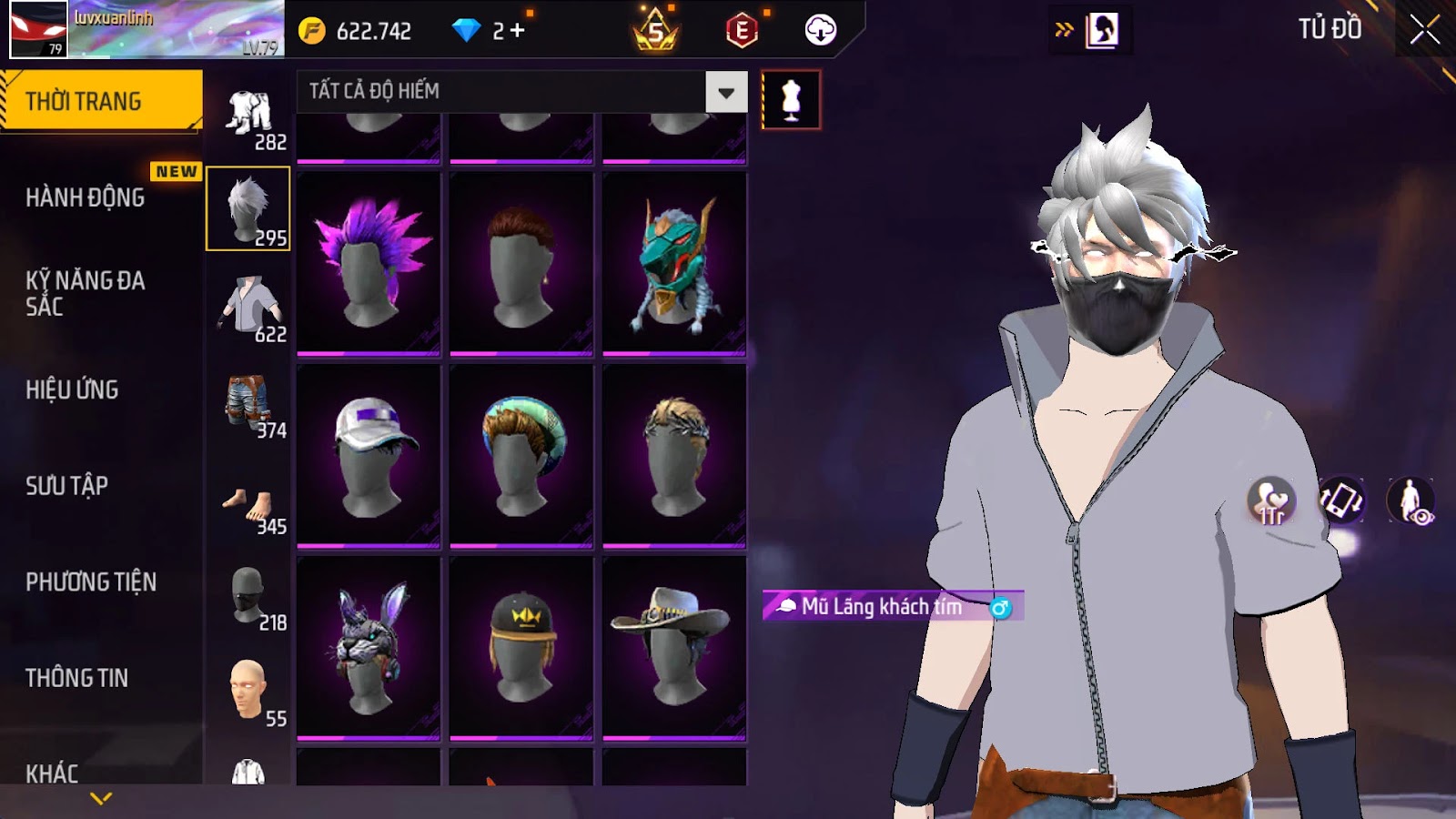Pick the cowboy hat item
1456x819 pixels.
coord(674,648)
